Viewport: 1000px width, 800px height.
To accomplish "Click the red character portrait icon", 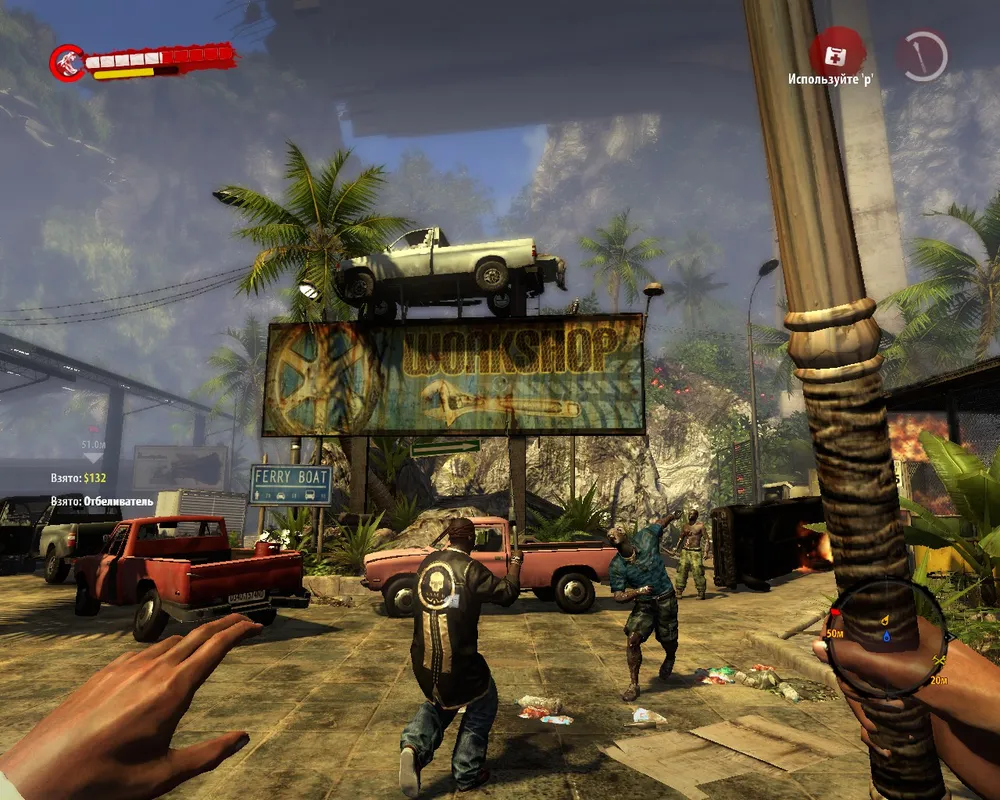I will coord(67,62).
